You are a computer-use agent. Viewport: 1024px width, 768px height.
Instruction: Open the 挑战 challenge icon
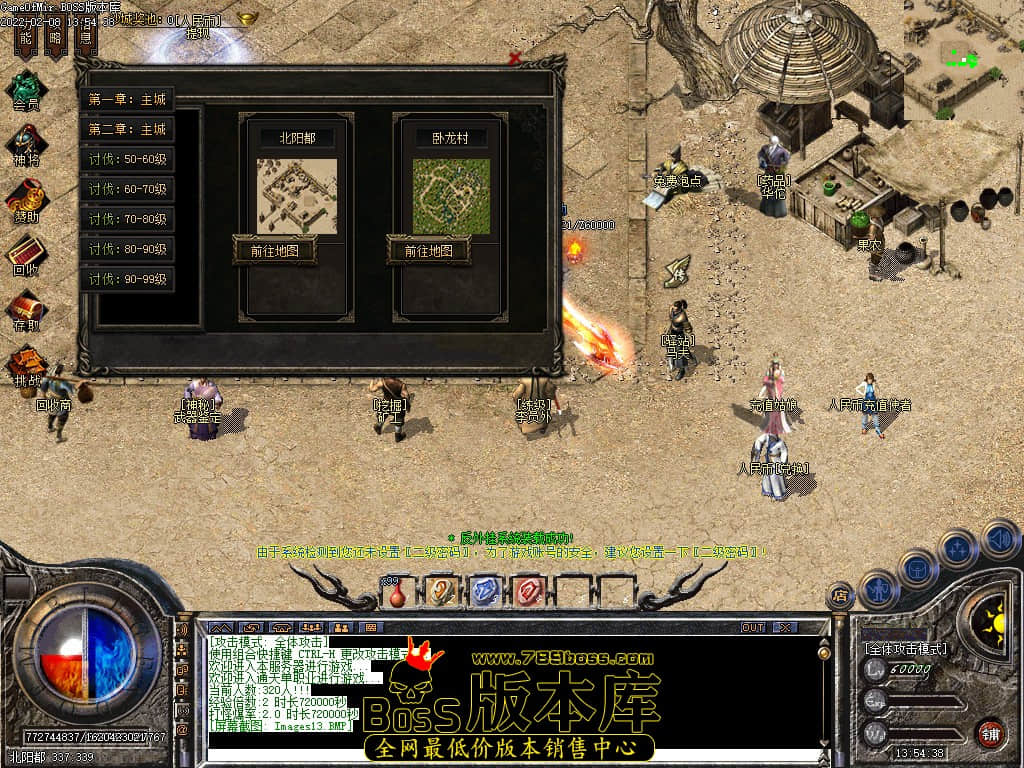point(26,364)
